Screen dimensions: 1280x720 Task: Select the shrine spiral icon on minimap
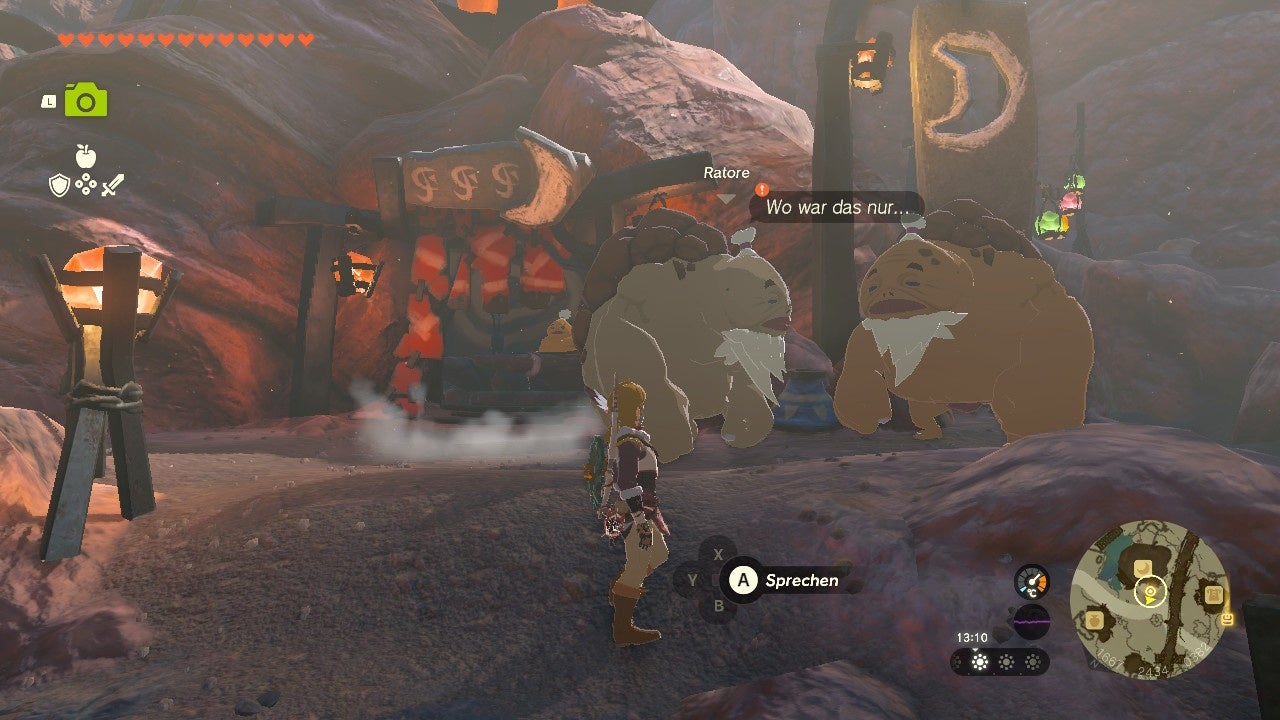pyautogui.click(x=1150, y=591)
